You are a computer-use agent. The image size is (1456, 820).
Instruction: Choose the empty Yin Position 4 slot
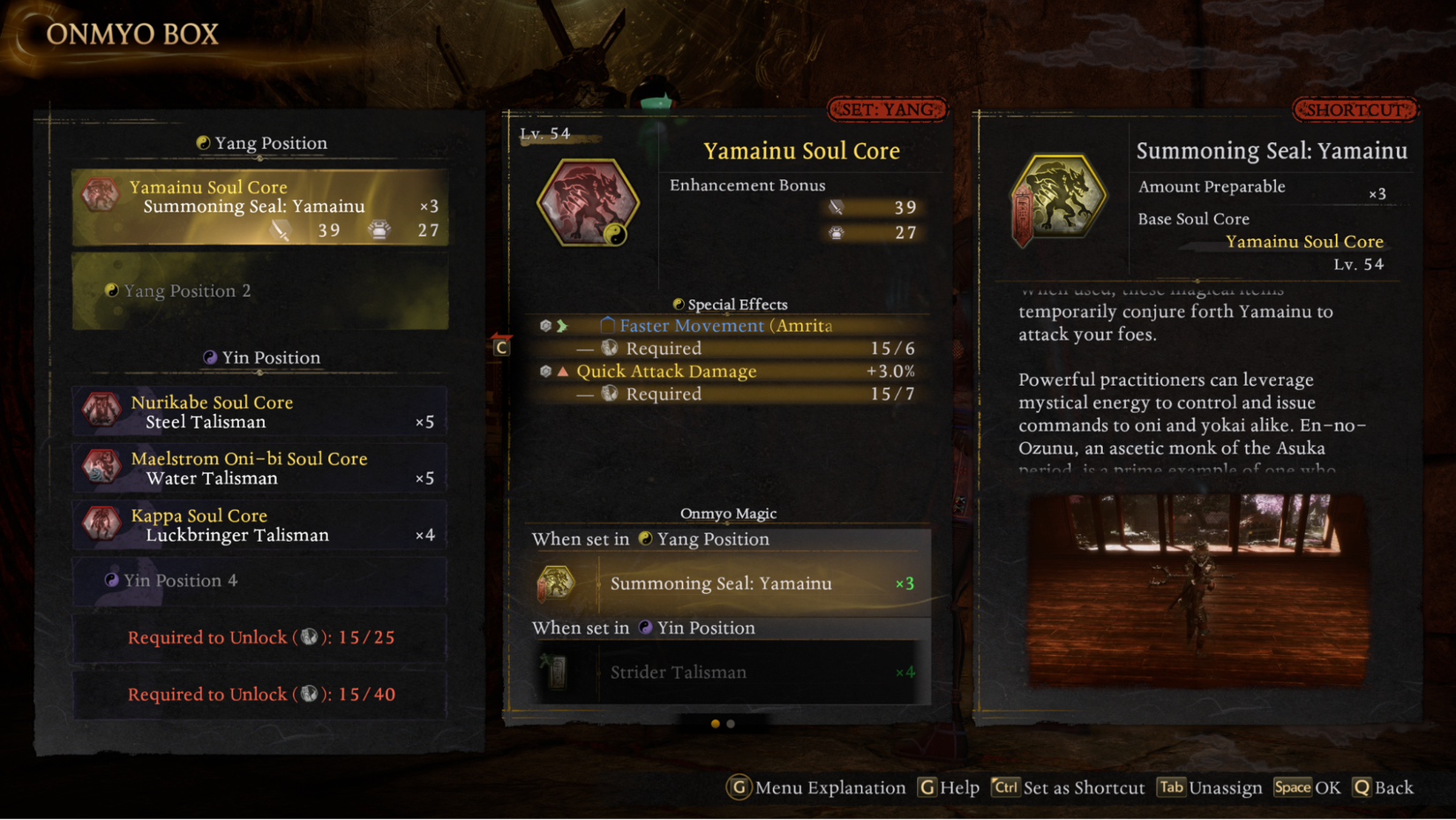click(x=259, y=580)
